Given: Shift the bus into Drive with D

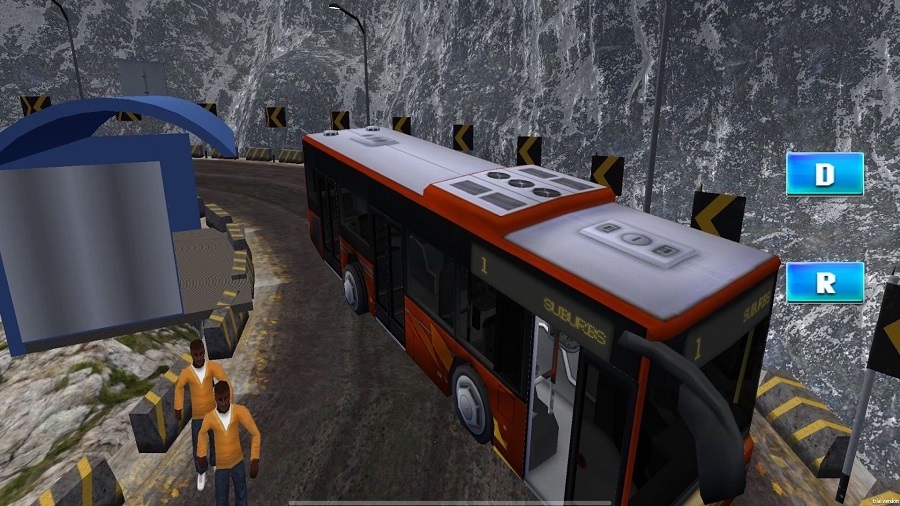Looking at the screenshot, I should 824,174.
